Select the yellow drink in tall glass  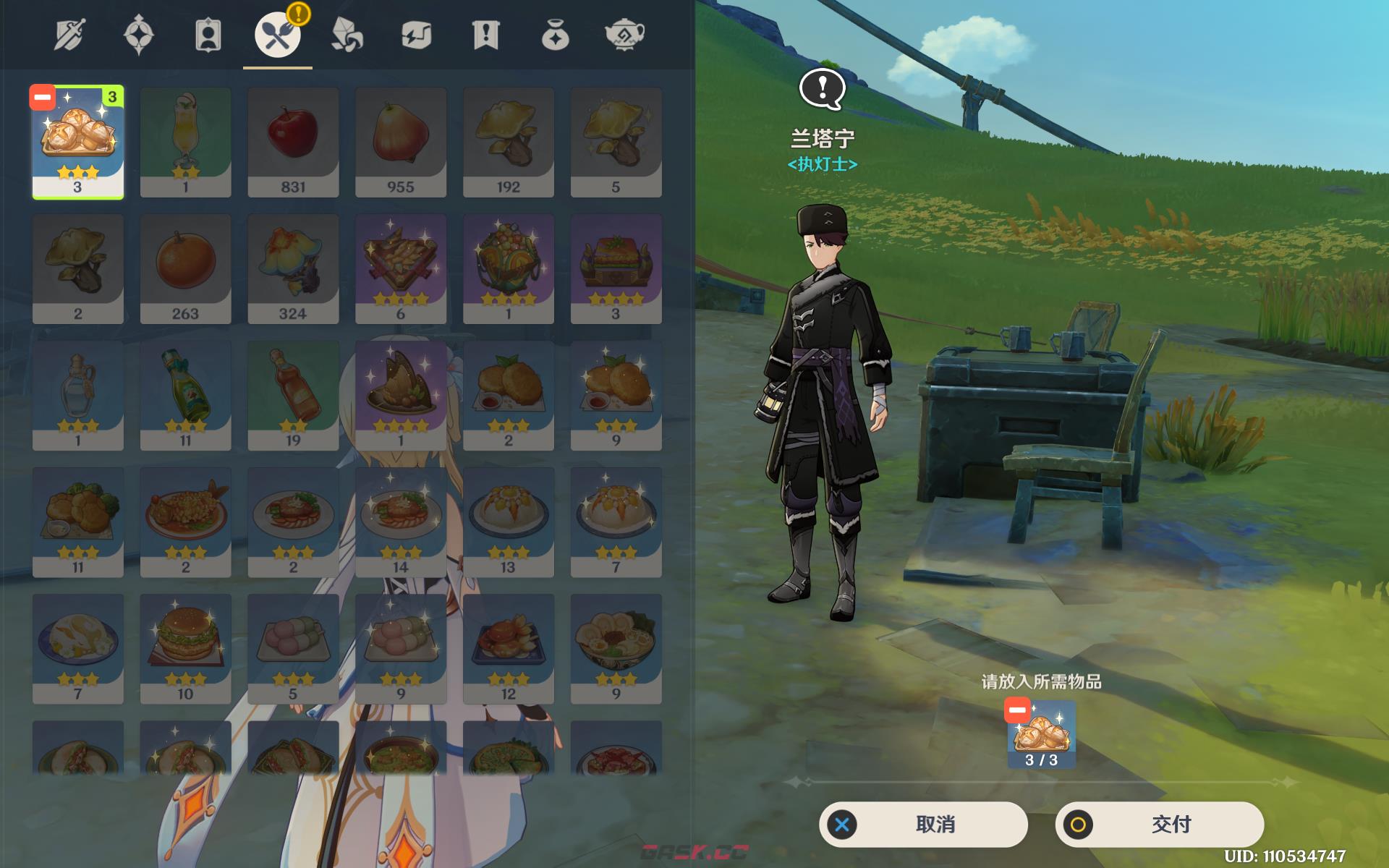[185, 142]
